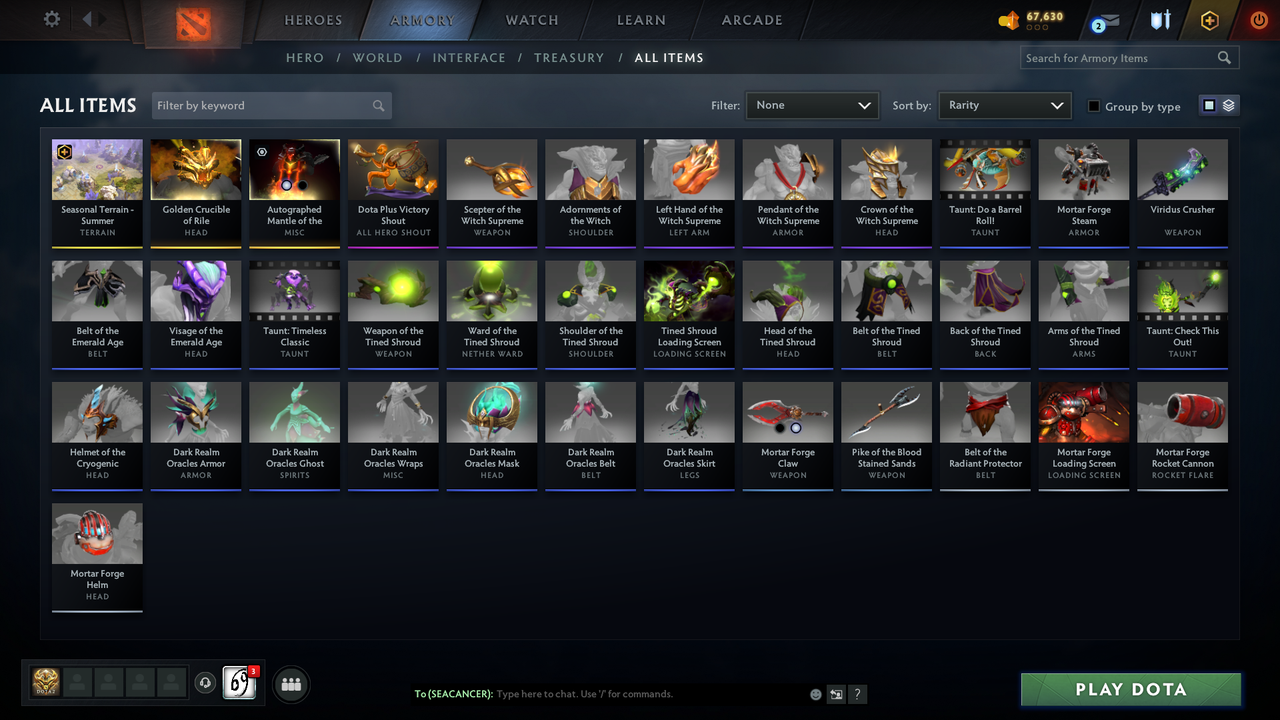The height and width of the screenshot is (720, 1280).
Task: Enable the Group by type checkbox
Action: (x=1093, y=106)
